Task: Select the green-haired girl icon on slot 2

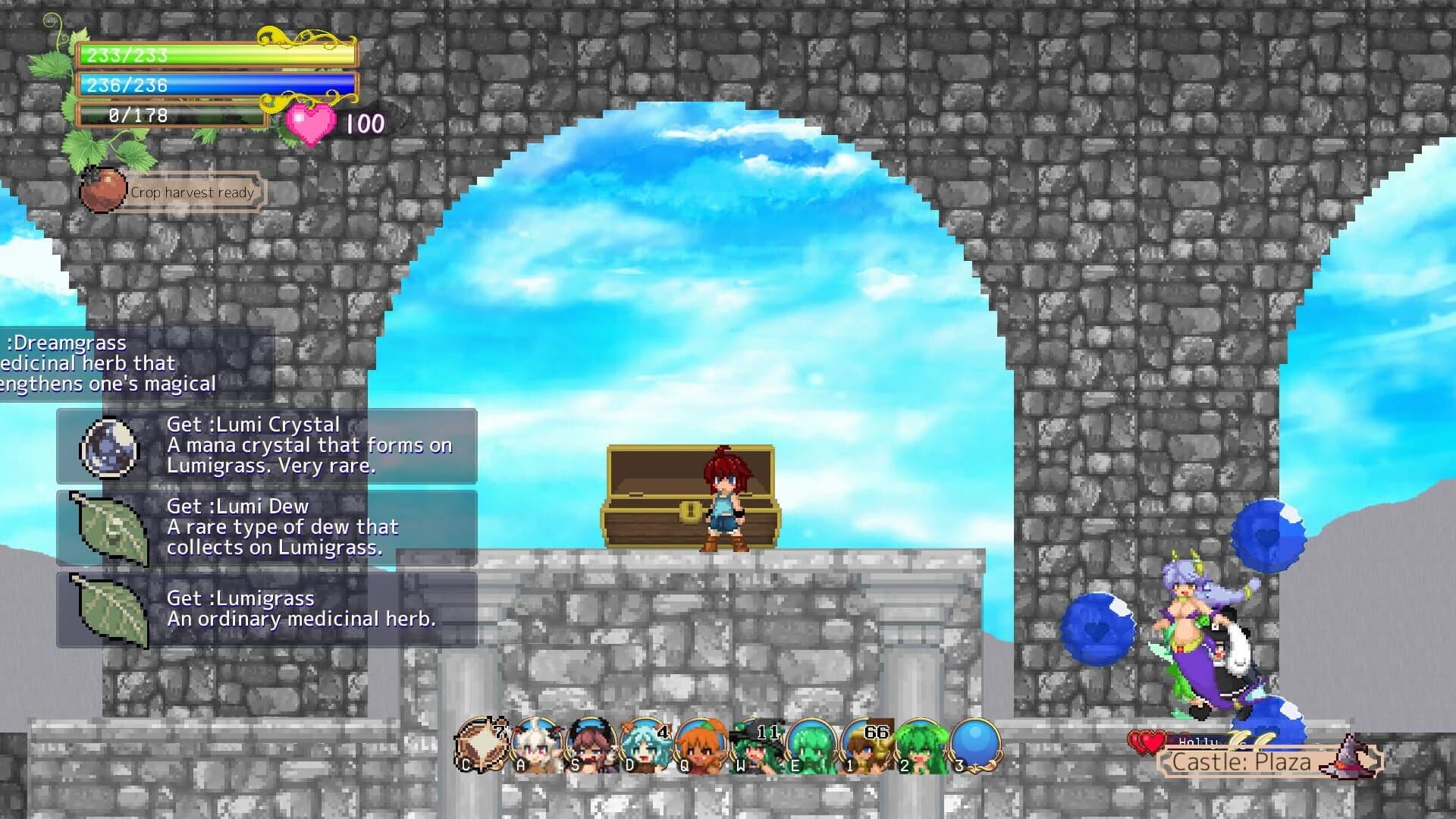Action: [921, 739]
